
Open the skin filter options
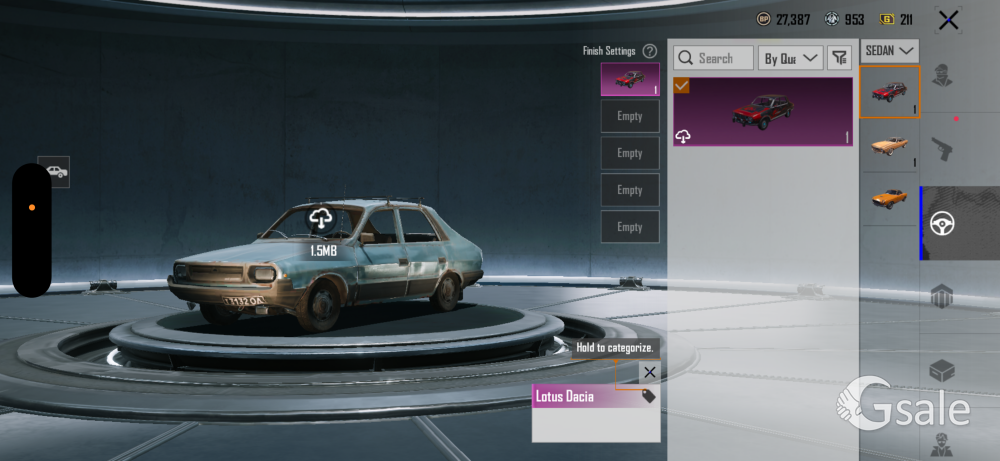click(x=840, y=58)
